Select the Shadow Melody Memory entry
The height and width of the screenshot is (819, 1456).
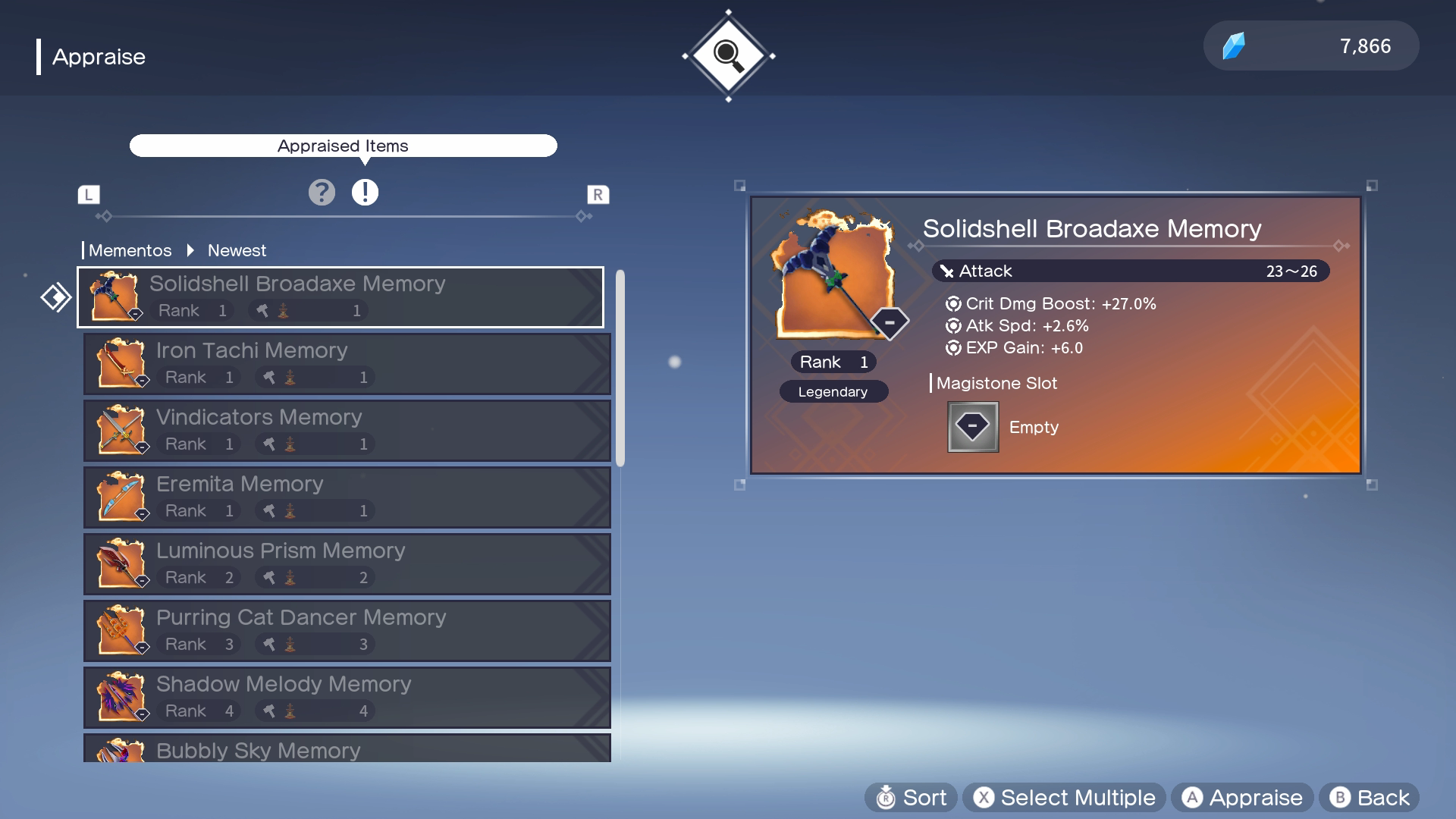point(347,698)
